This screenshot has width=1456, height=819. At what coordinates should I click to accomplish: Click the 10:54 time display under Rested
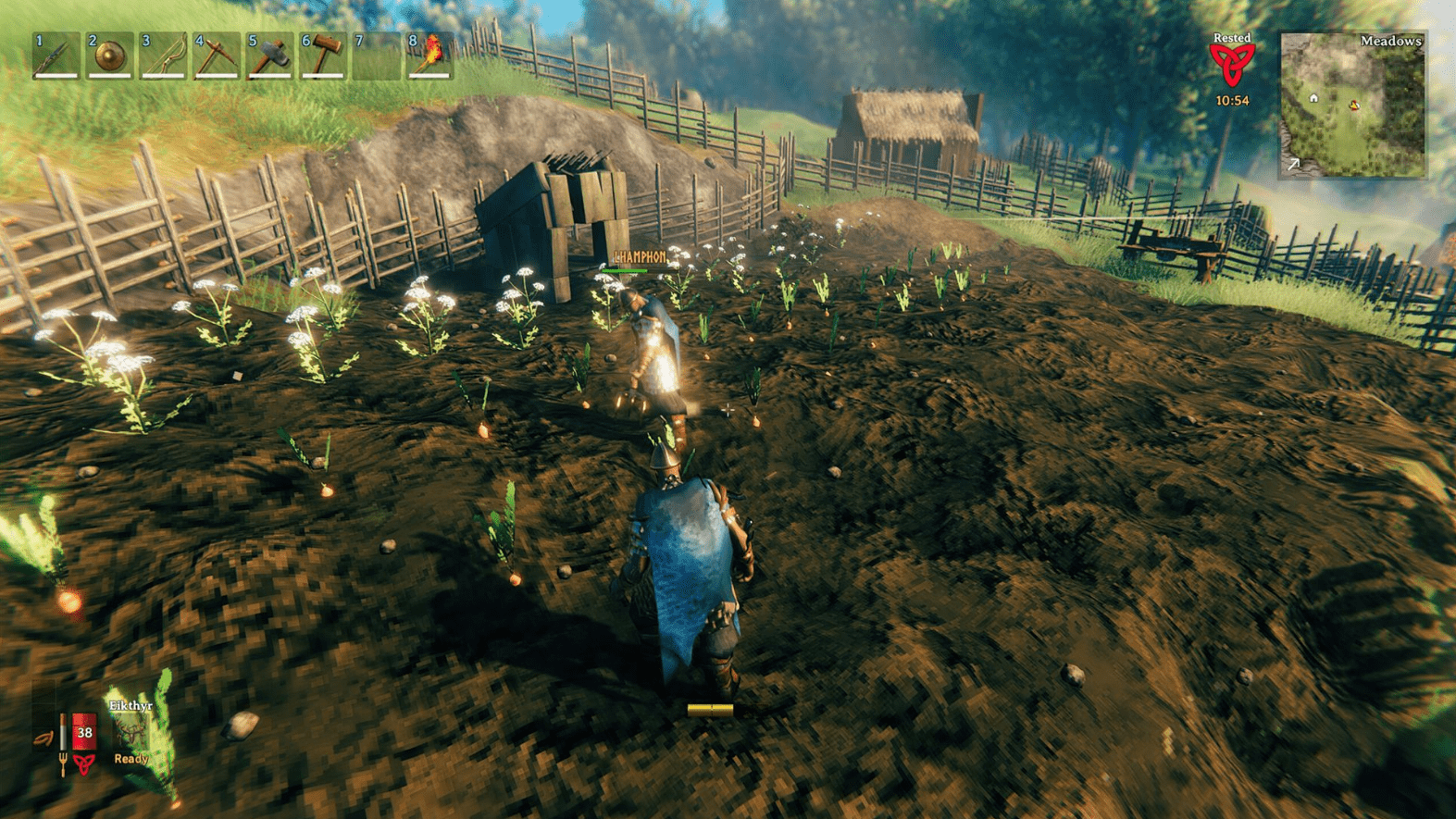click(x=1233, y=100)
